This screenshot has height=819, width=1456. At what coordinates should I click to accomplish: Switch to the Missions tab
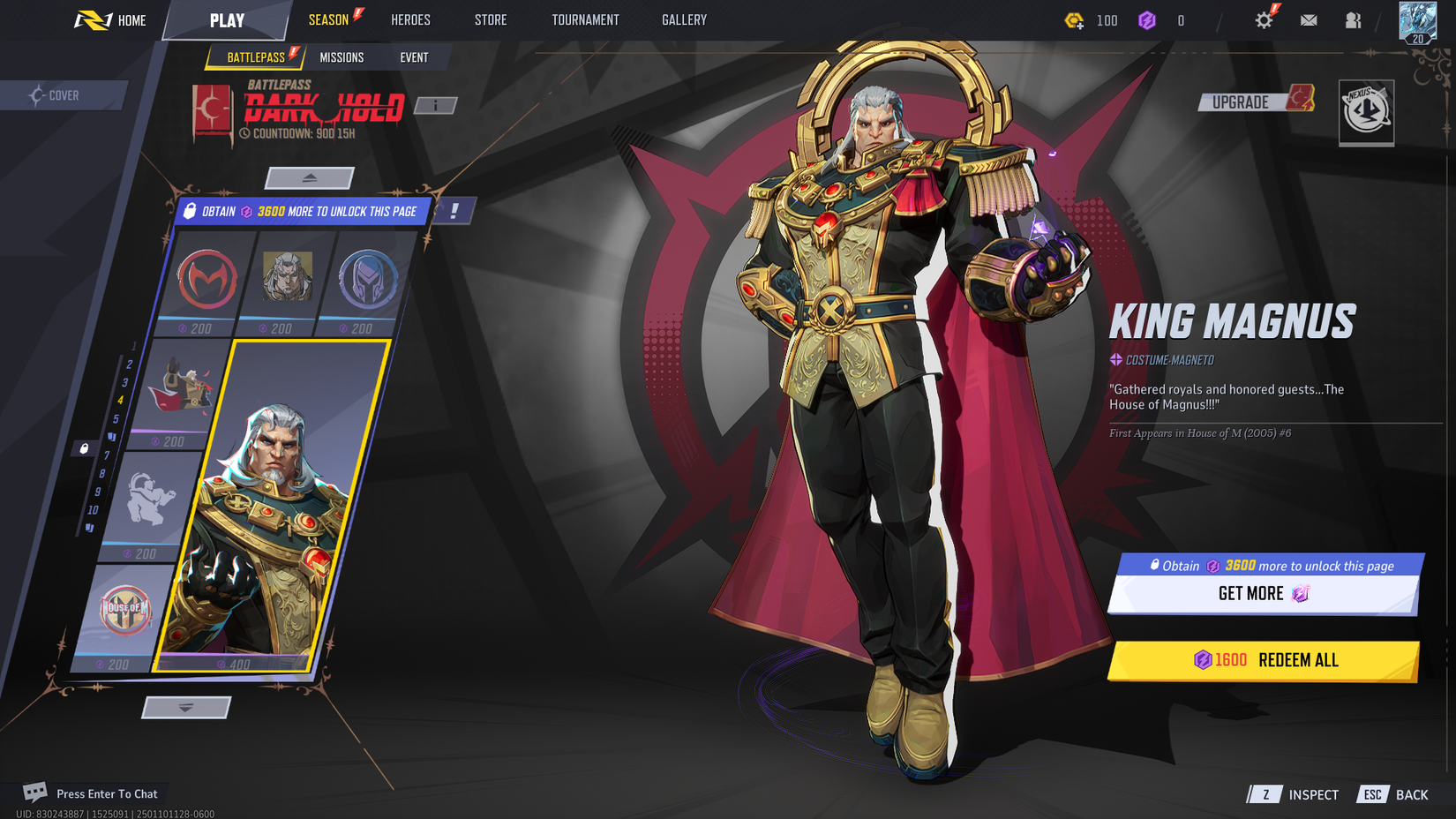click(342, 56)
